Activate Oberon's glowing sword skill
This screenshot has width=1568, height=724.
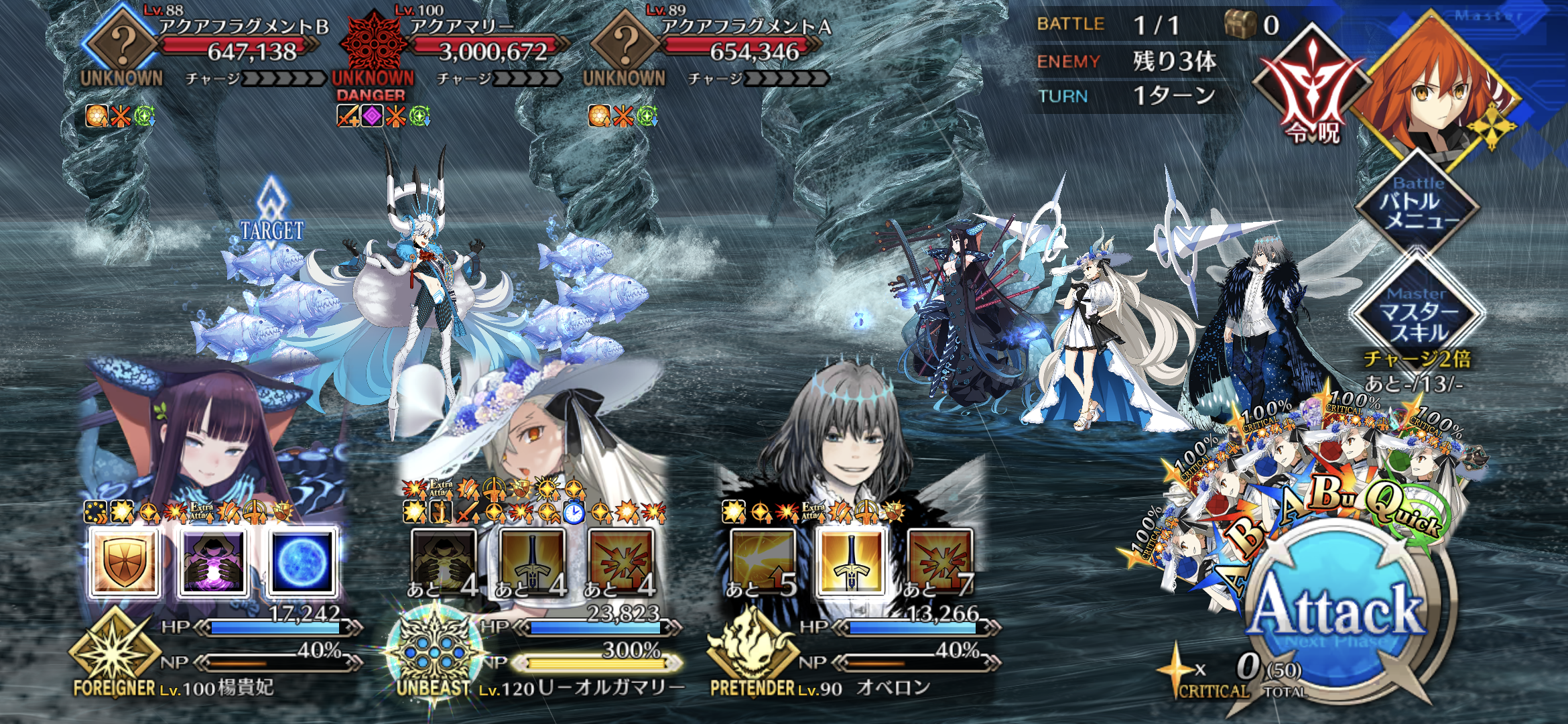[851, 562]
